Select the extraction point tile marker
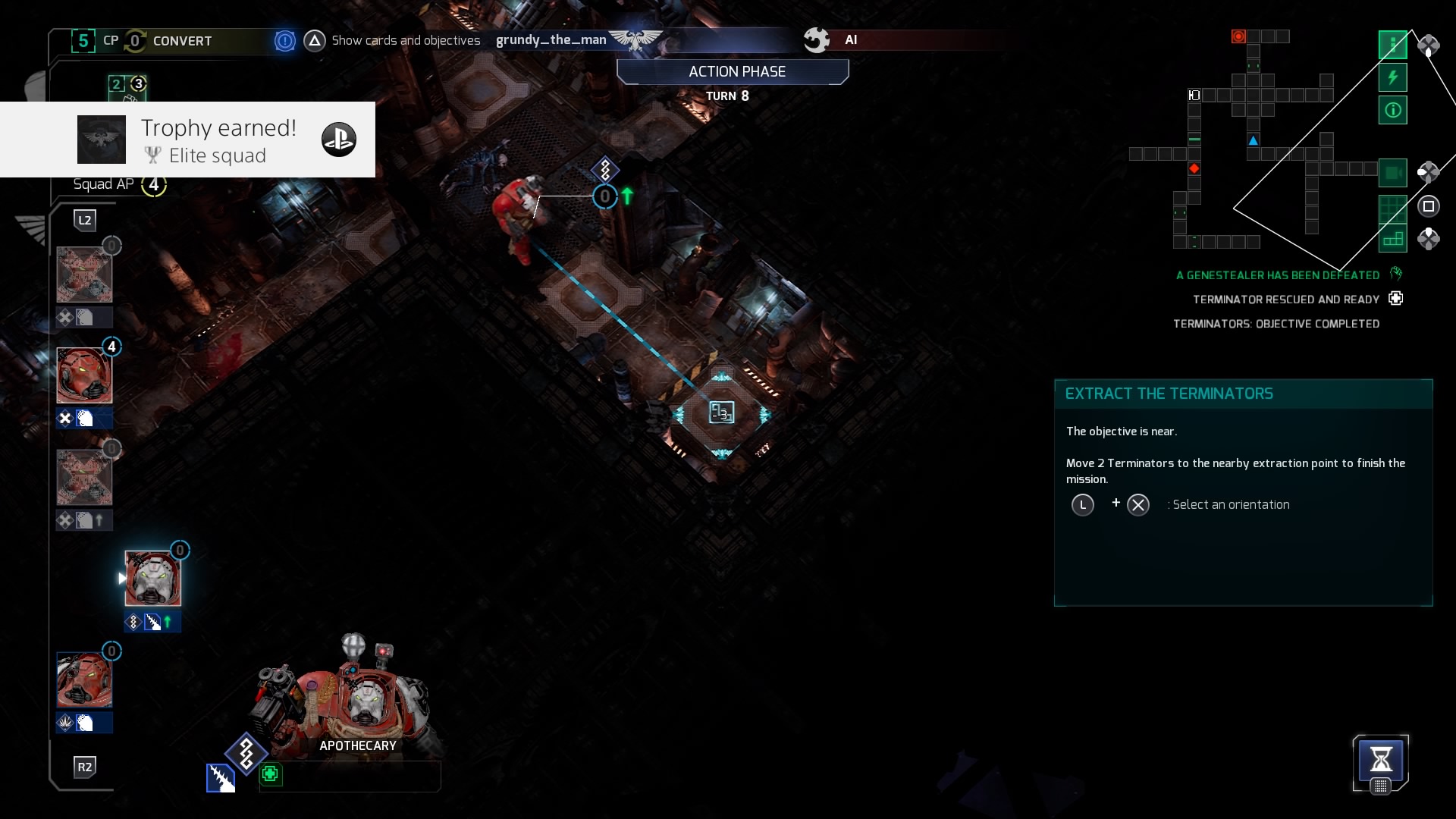This screenshot has height=819, width=1456. coord(721,413)
